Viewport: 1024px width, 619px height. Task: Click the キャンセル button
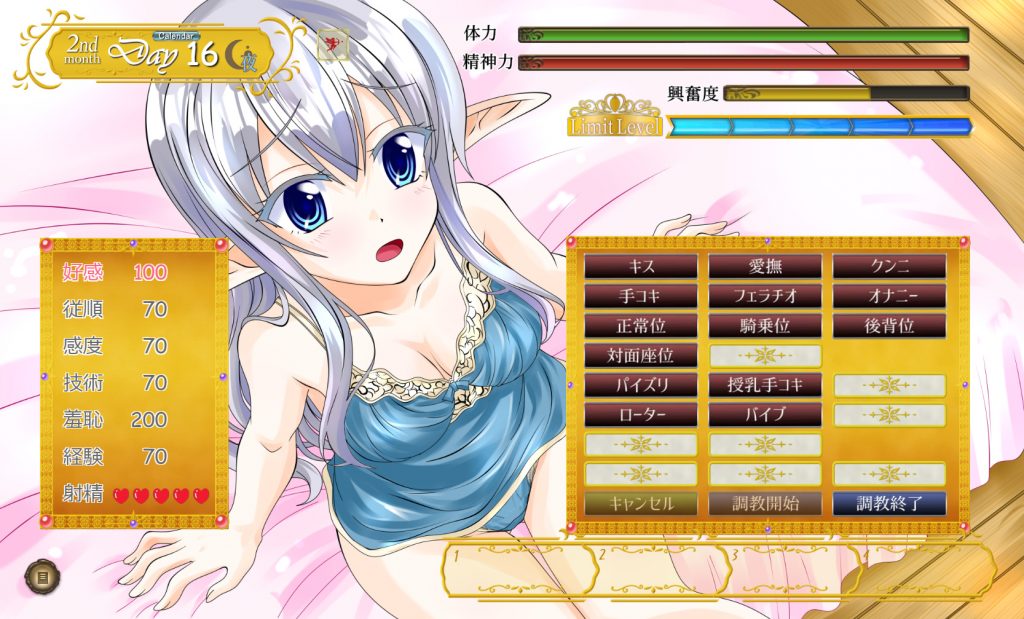(x=641, y=503)
